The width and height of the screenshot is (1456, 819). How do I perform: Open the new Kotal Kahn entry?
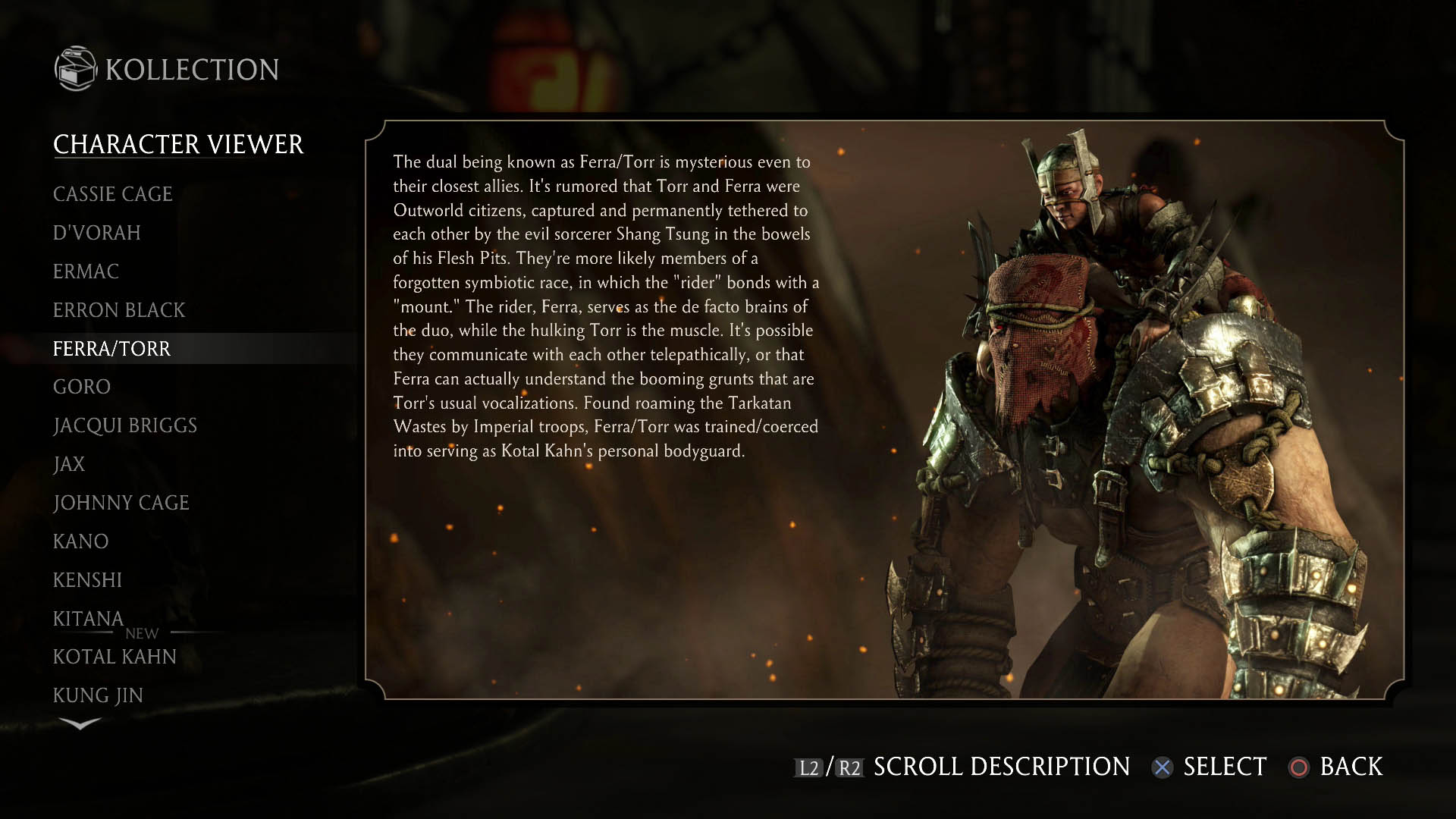(115, 657)
